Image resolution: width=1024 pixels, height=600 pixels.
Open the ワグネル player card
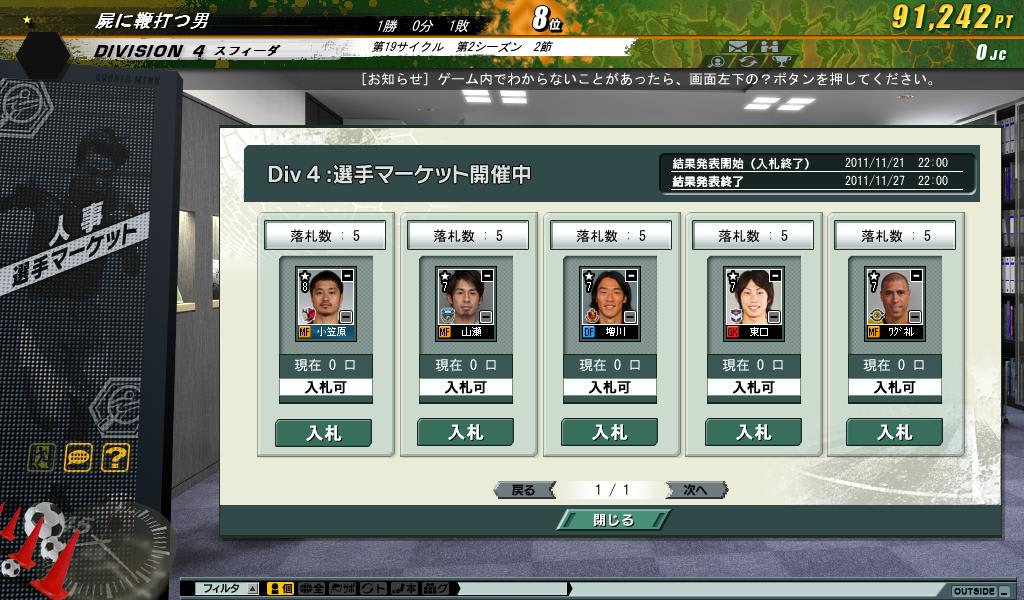[x=895, y=303]
